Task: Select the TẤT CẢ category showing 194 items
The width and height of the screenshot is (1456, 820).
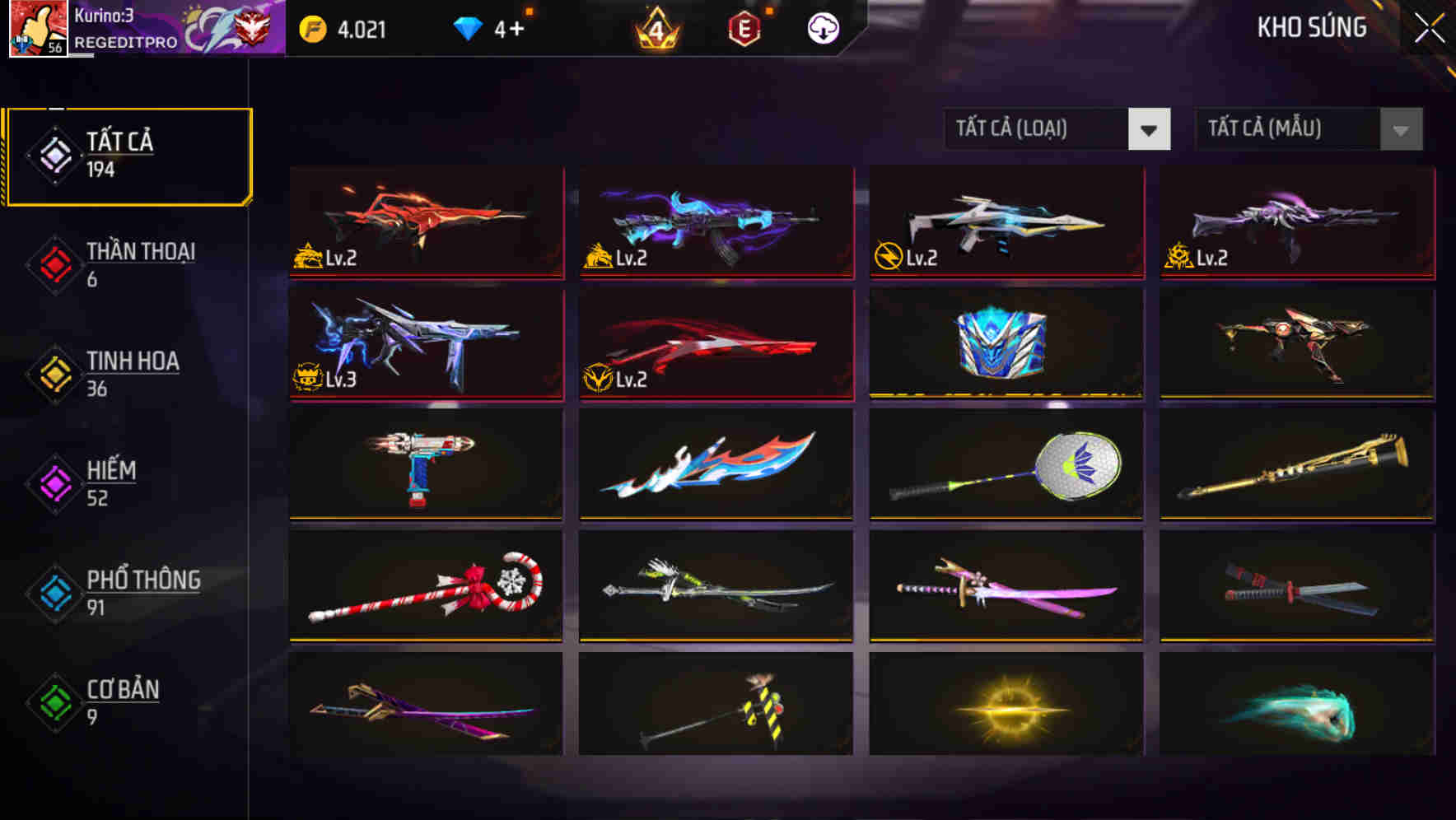Action: pos(128,153)
